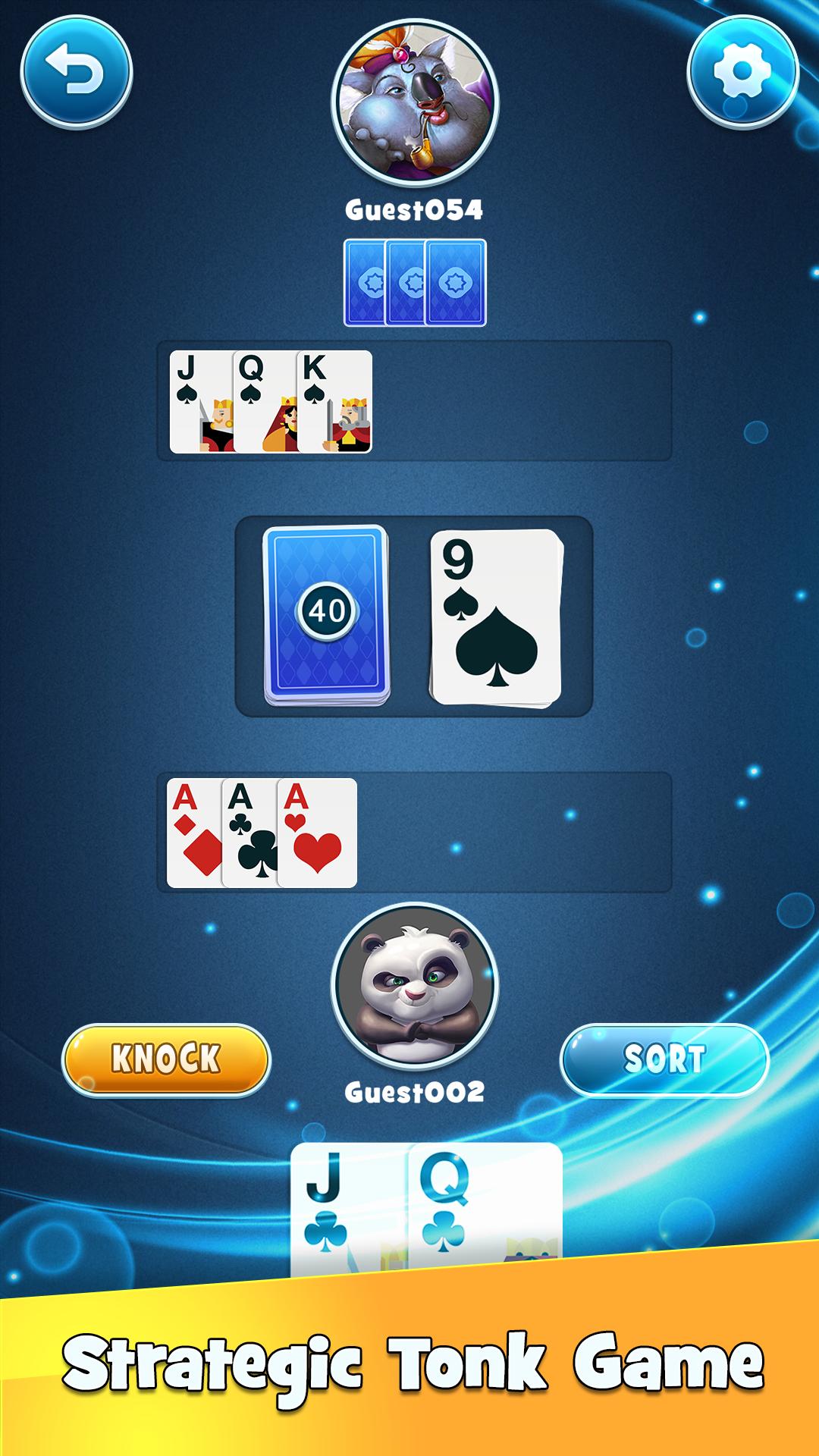The height and width of the screenshot is (1456, 819).
Task: Sort your hand with the SORT button
Action: pyautogui.click(x=664, y=1059)
